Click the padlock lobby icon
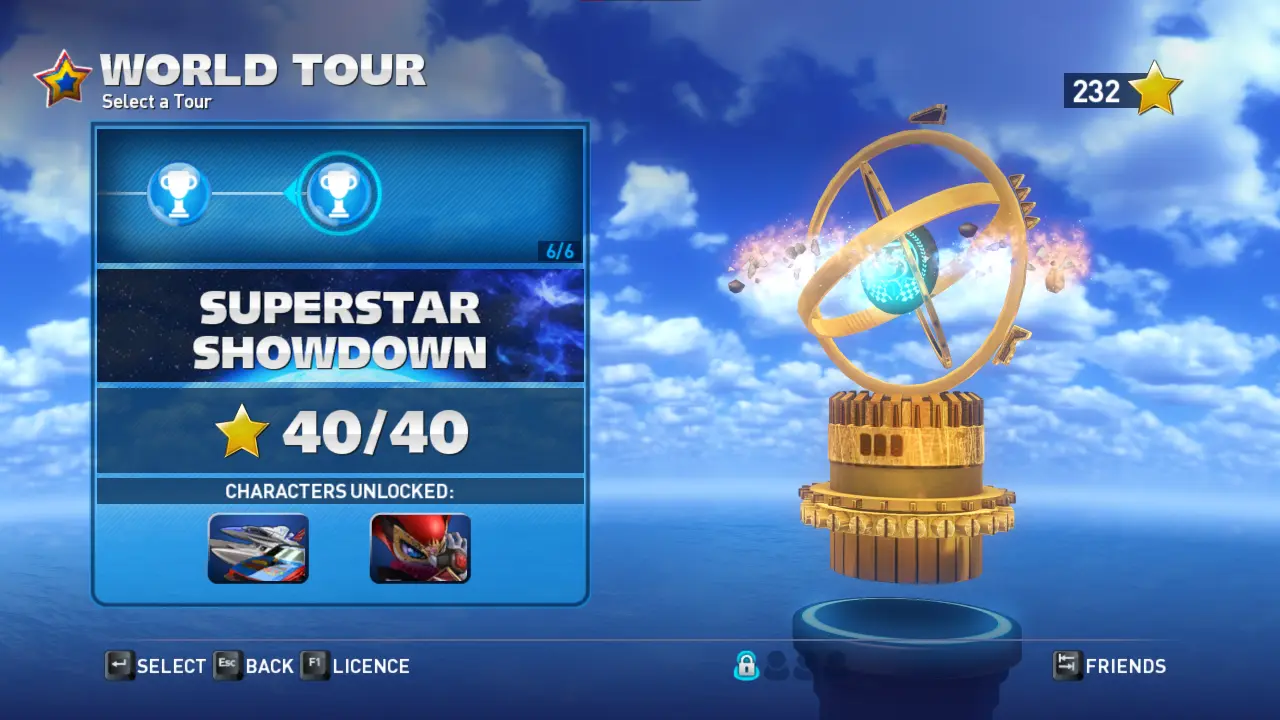1280x720 pixels. tap(746, 665)
